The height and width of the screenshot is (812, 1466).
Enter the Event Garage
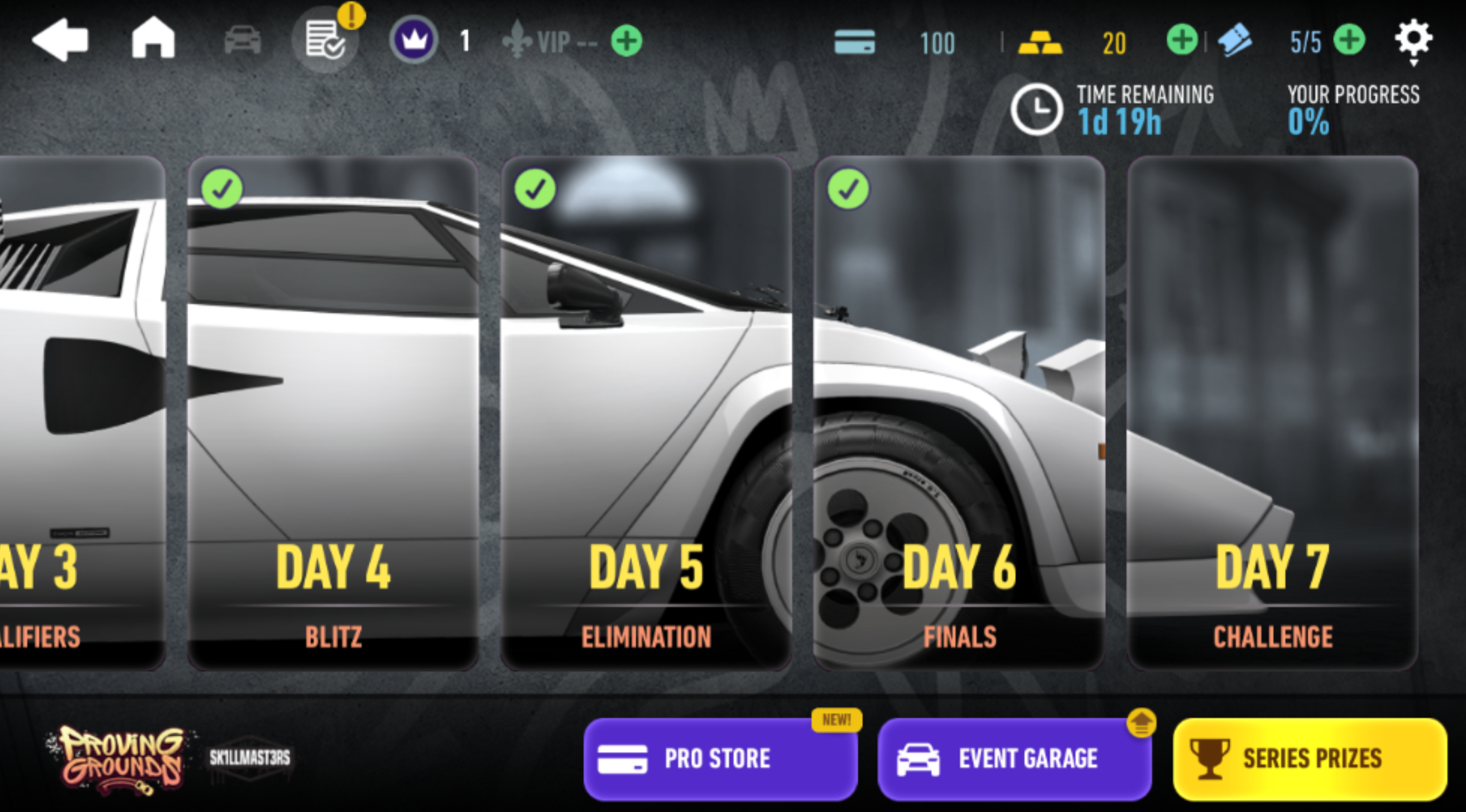(1014, 759)
